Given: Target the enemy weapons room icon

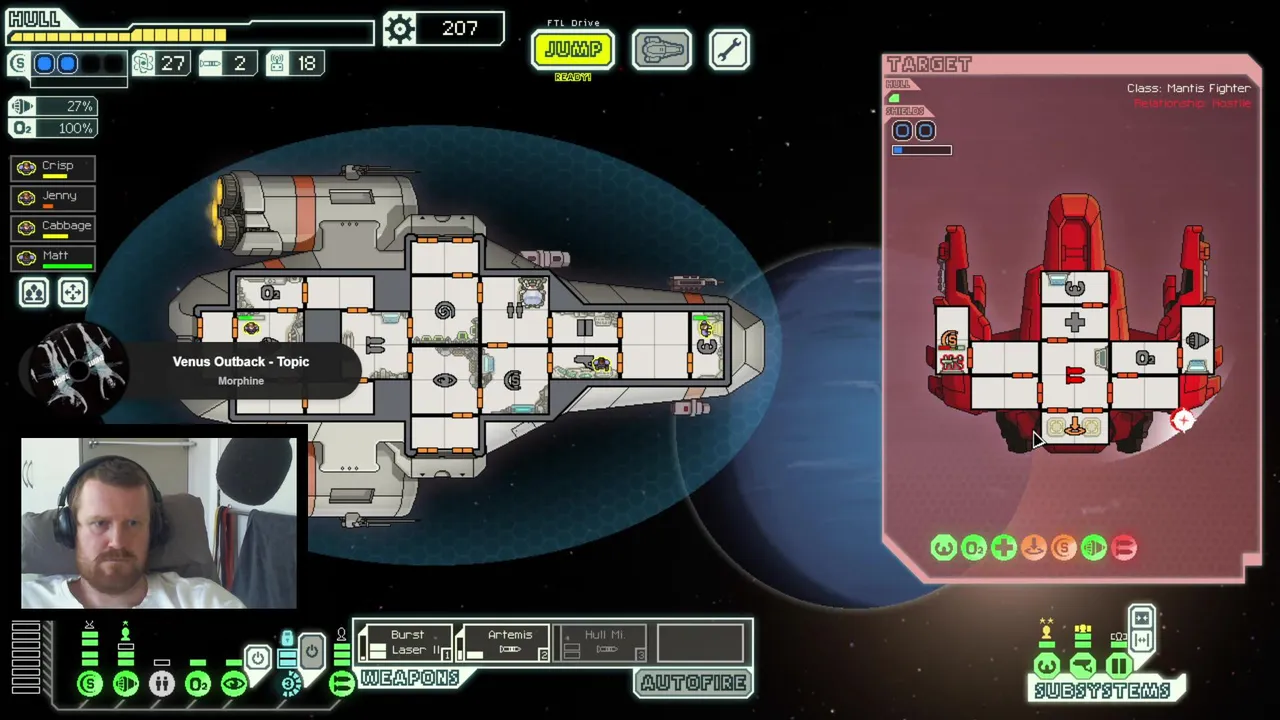Looking at the screenshot, I should click(1074, 376).
